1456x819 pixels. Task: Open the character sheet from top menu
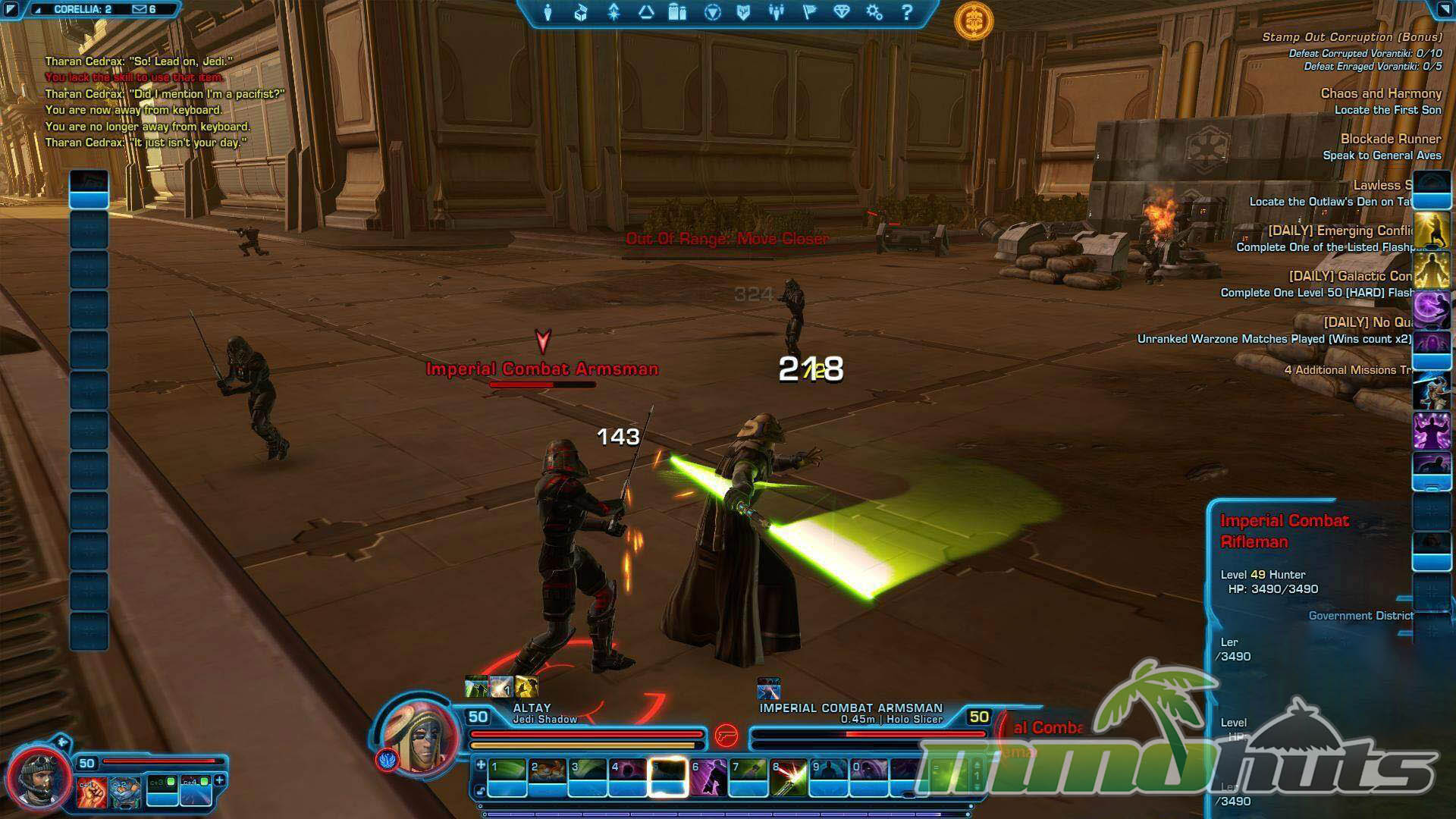click(x=548, y=13)
